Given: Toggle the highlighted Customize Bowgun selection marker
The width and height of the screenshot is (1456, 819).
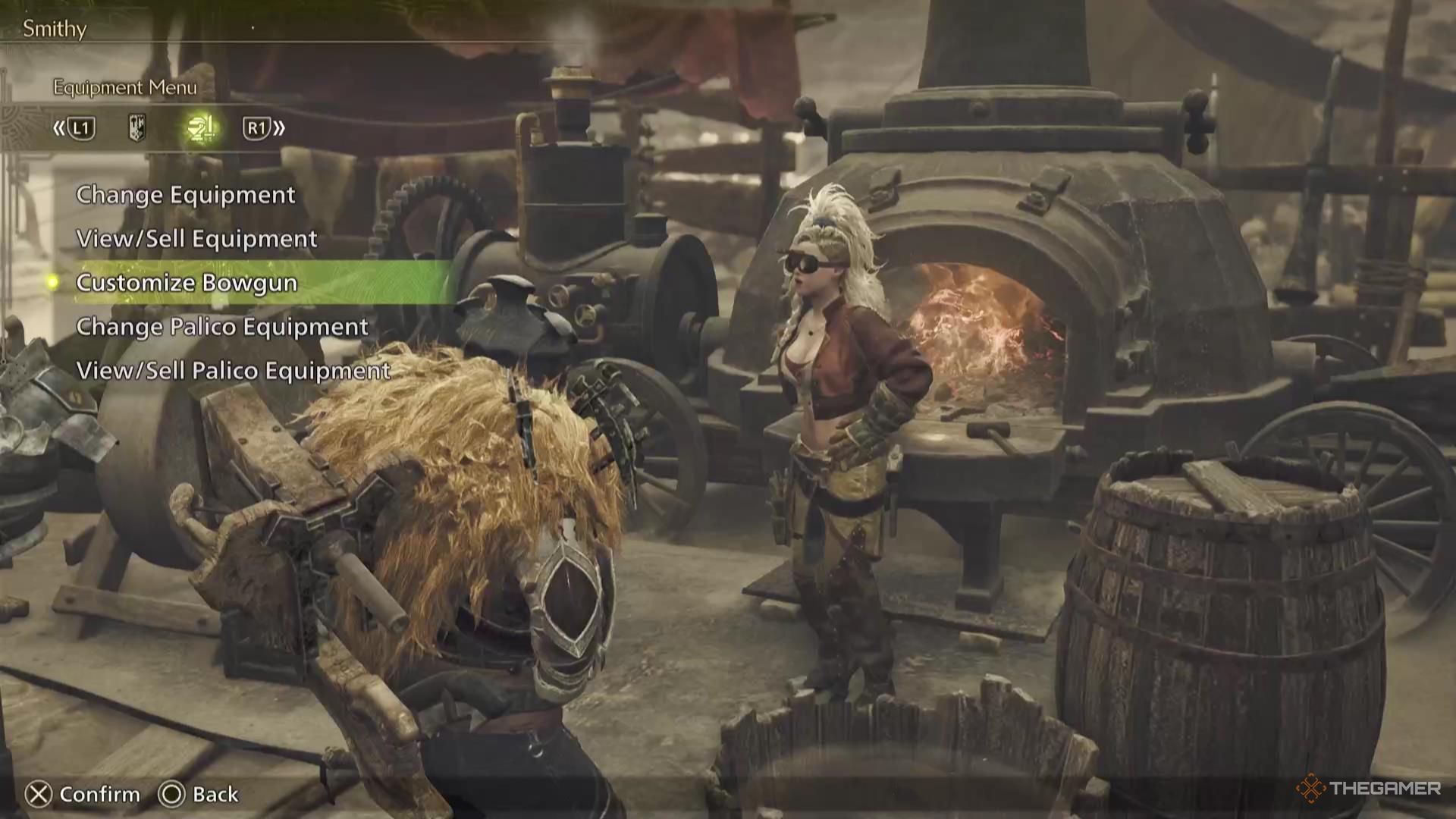Looking at the screenshot, I should (51, 283).
